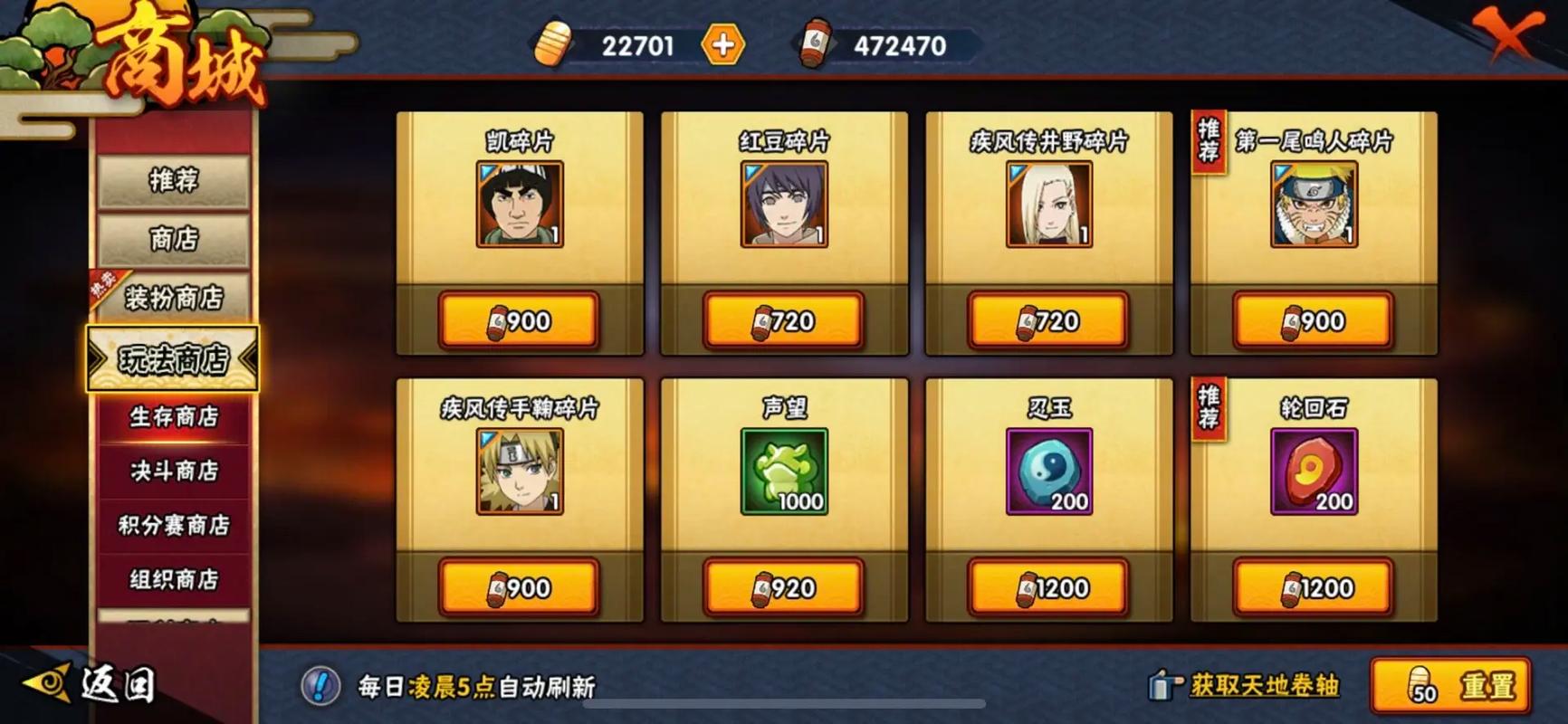Open the 推荐 sidebar section

(x=174, y=179)
